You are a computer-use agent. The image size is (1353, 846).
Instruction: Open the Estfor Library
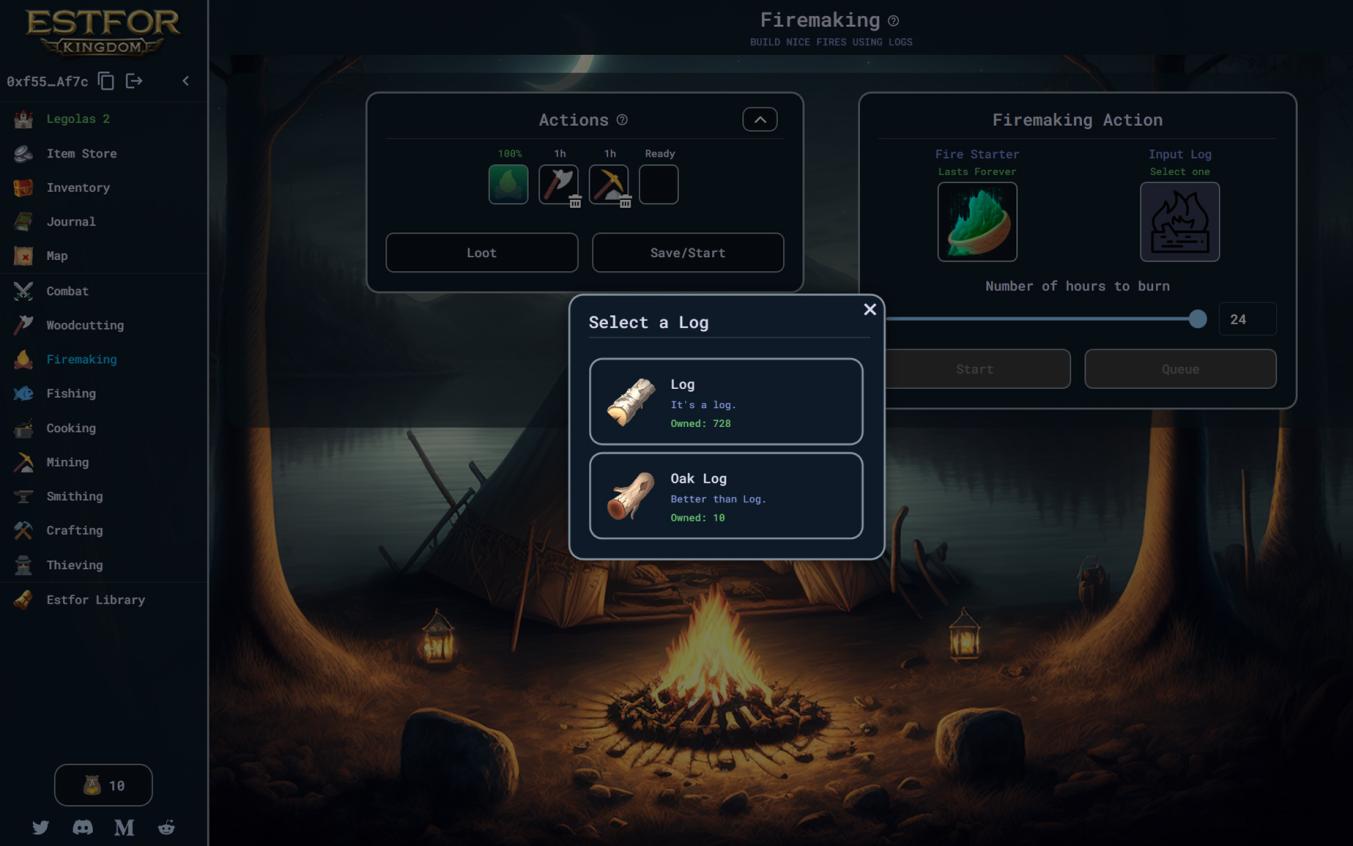tap(95, 600)
